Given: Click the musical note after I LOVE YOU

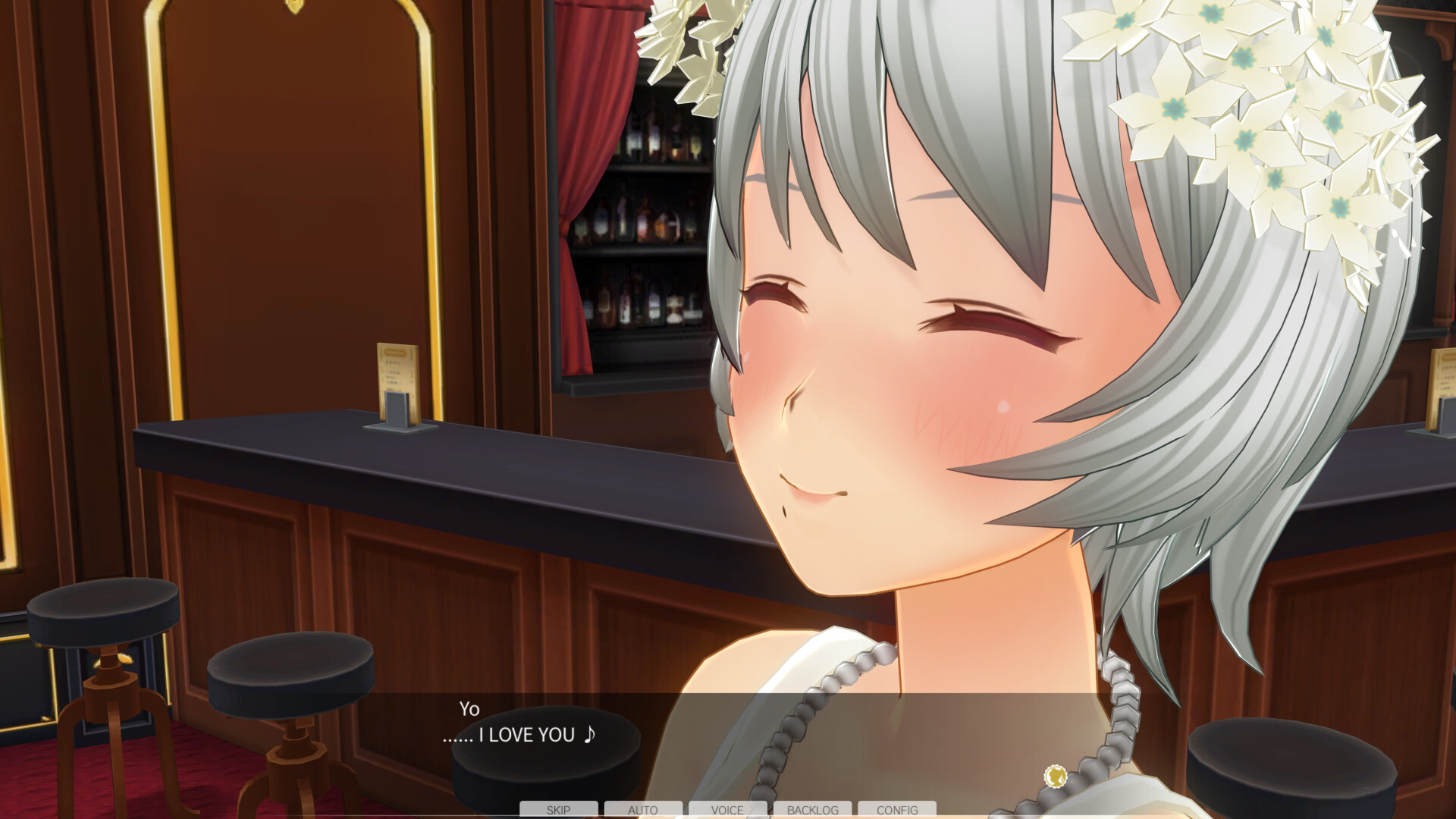Looking at the screenshot, I should pyautogui.click(x=591, y=735).
